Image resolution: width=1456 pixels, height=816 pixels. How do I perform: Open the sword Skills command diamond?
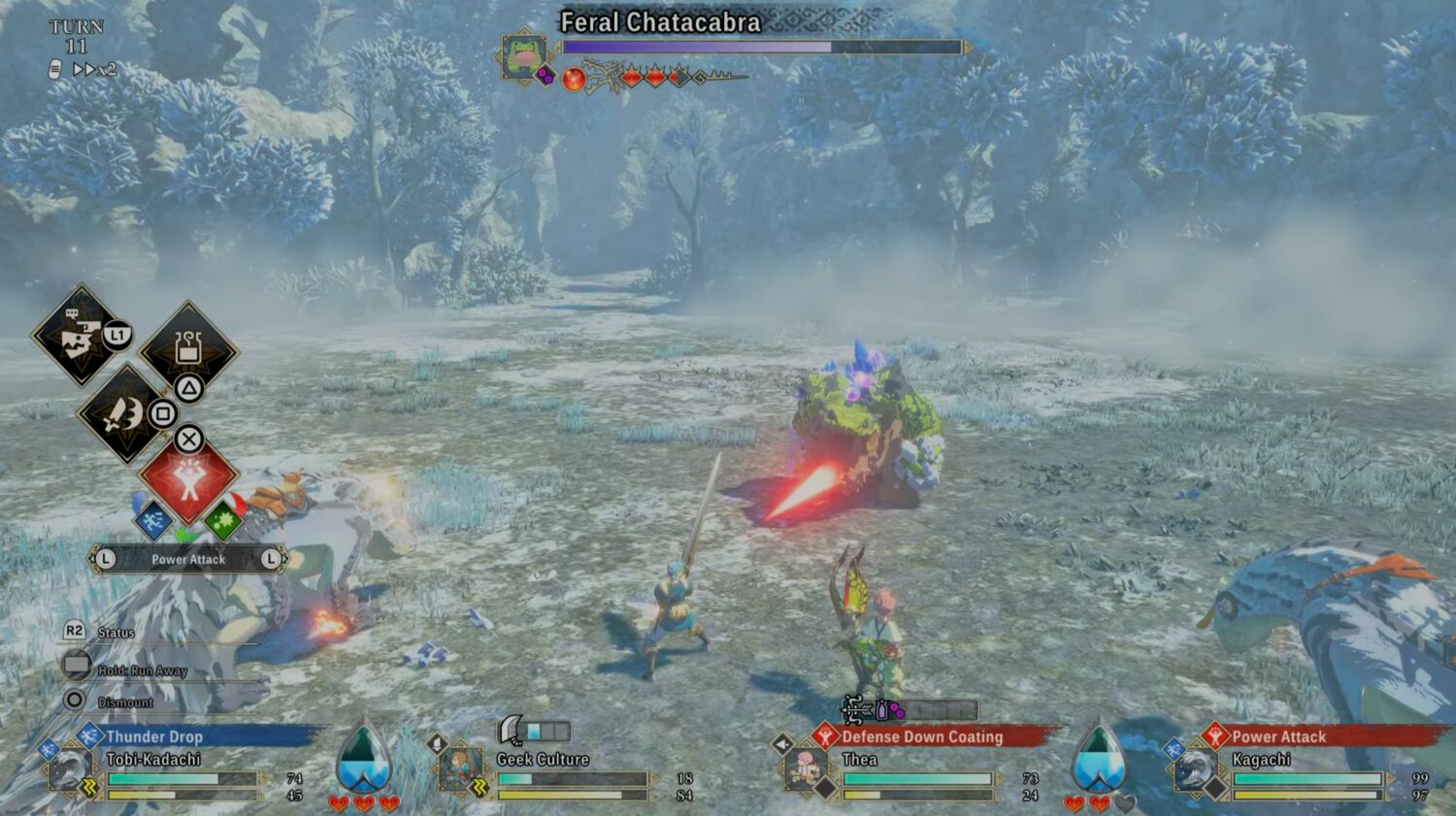tap(123, 413)
